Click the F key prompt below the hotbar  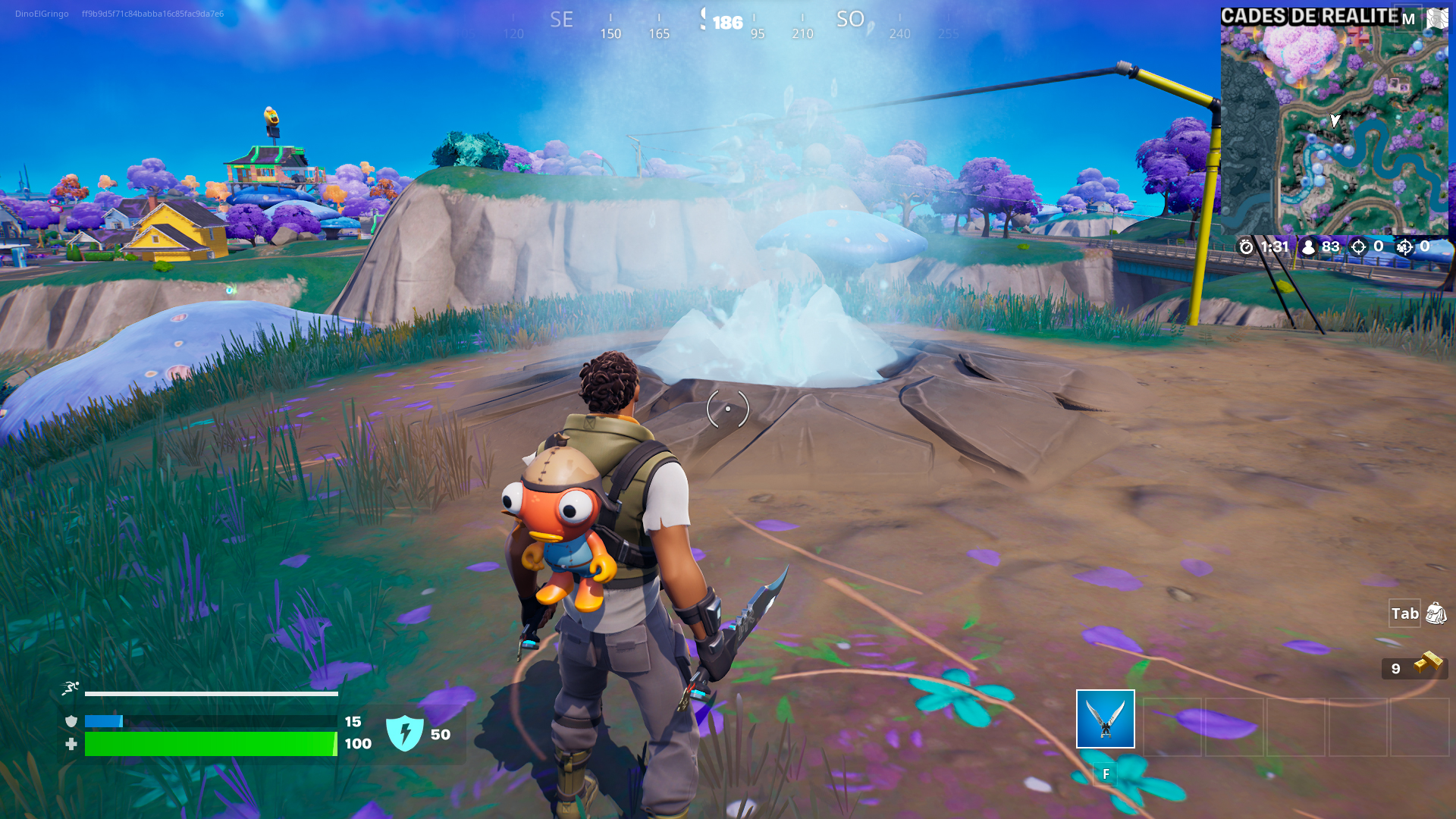coord(1106,775)
